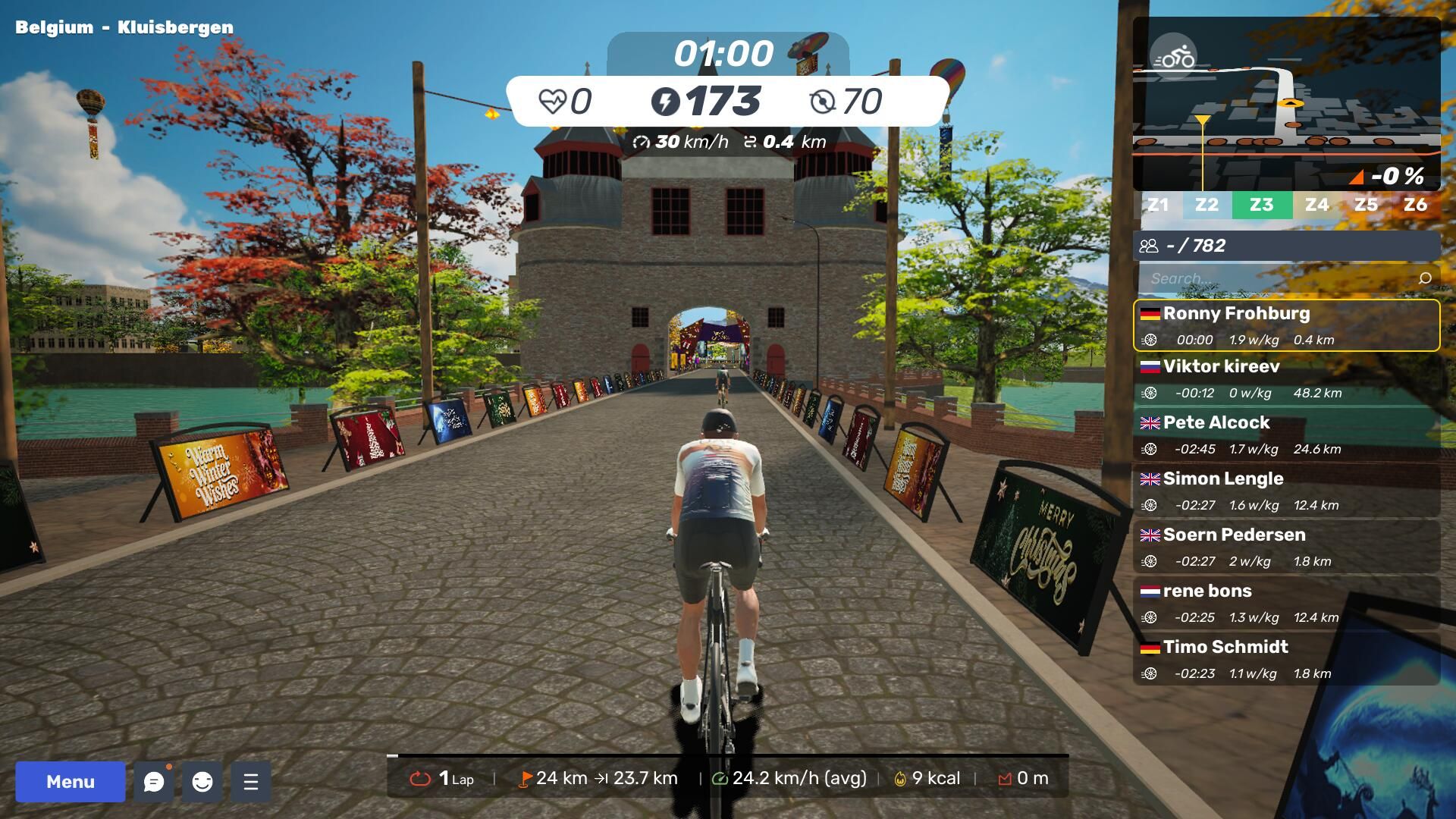
Task: Click the smiley emote button
Action: [x=202, y=782]
